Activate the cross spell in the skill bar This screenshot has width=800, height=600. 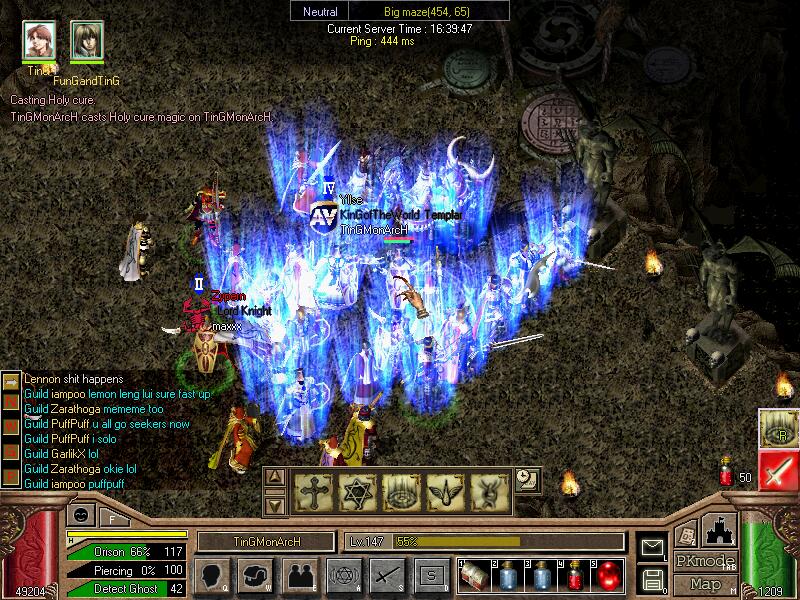pos(313,490)
